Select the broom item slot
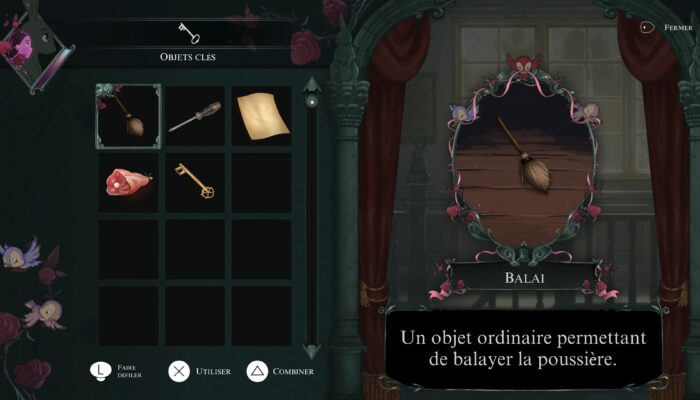The height and width of the screenshot is (400, 700). pos(128,116)
